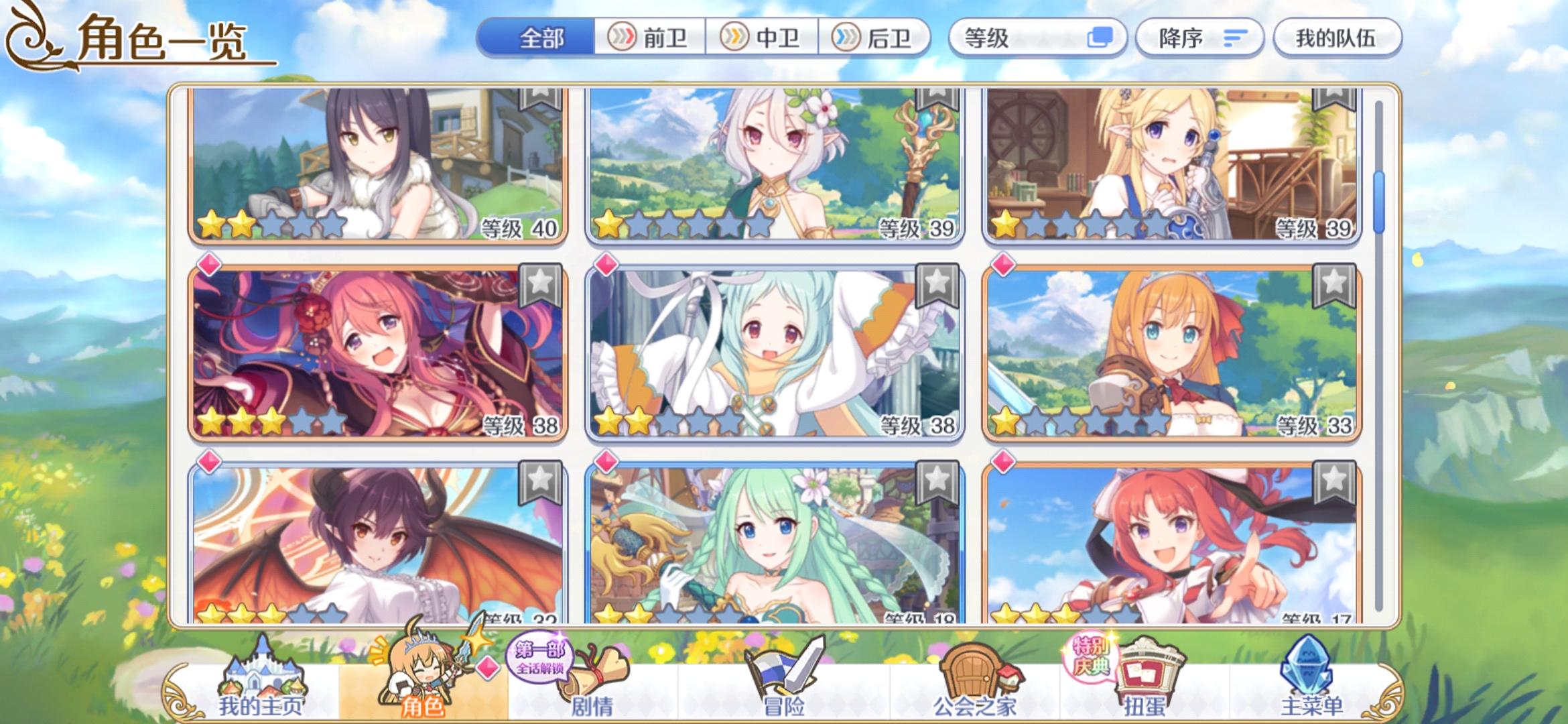Viewport: 1568px width, 724px height.
Task: Change sort order via 降序 control
Action: click(1199, 38)
